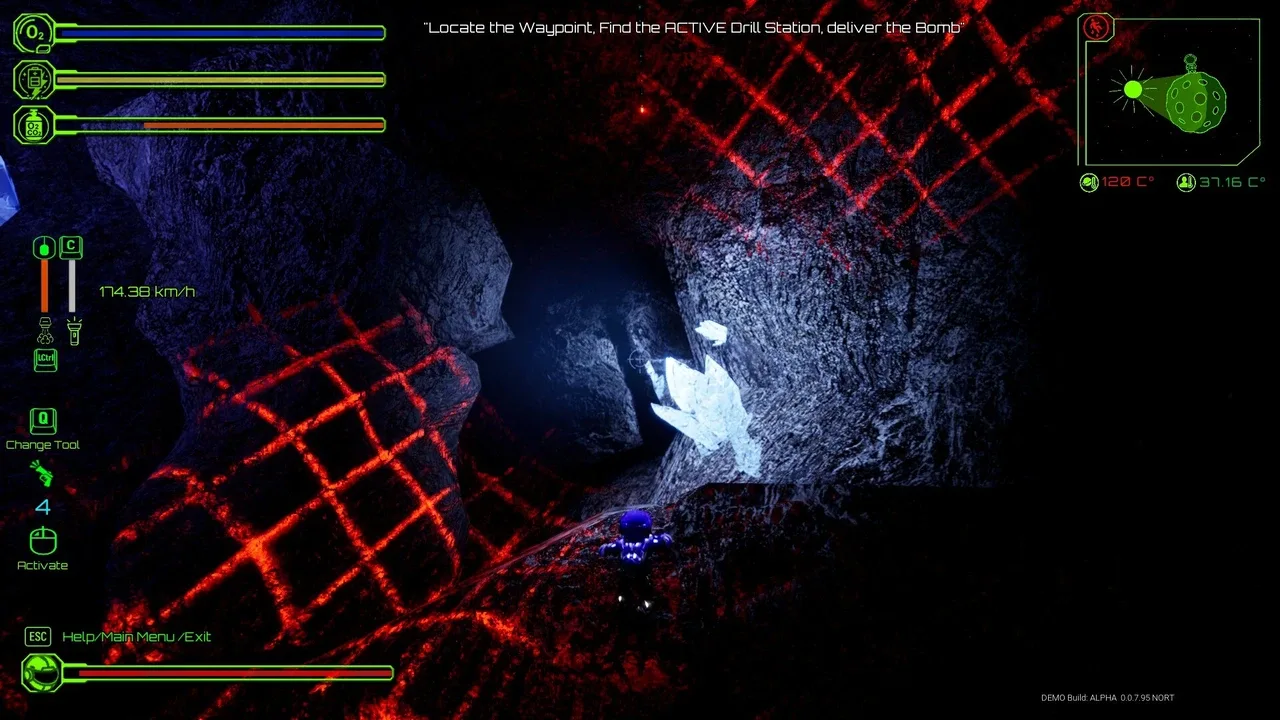Select the battery power gauge icon
This screenshot has height=720, width=1280.
click(34, 80)
